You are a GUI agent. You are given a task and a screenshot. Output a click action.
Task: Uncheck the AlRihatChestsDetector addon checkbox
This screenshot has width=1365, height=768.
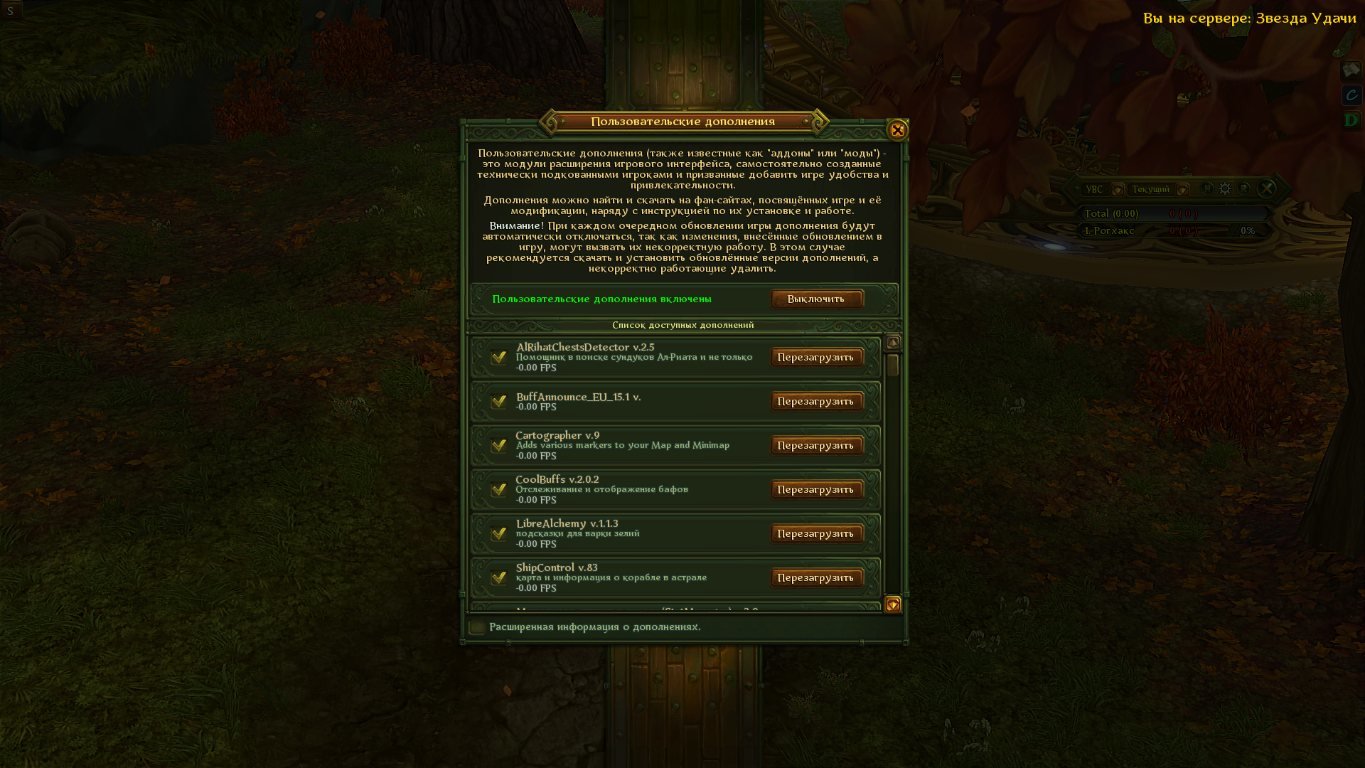pyautogui.click(x=498, y=357)
